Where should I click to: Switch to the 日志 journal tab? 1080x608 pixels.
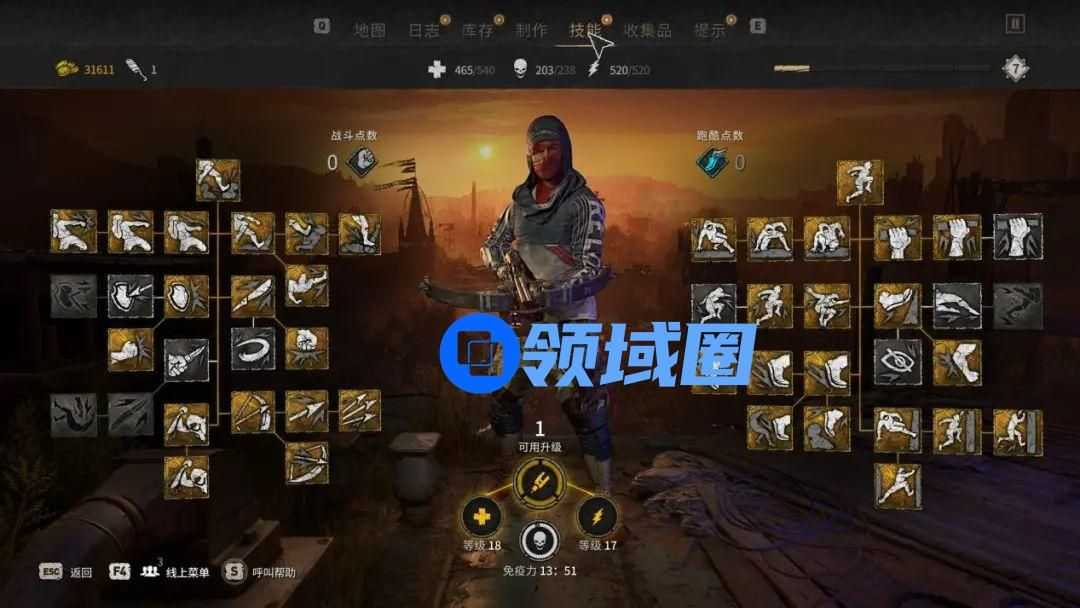(x=423, y=30)
